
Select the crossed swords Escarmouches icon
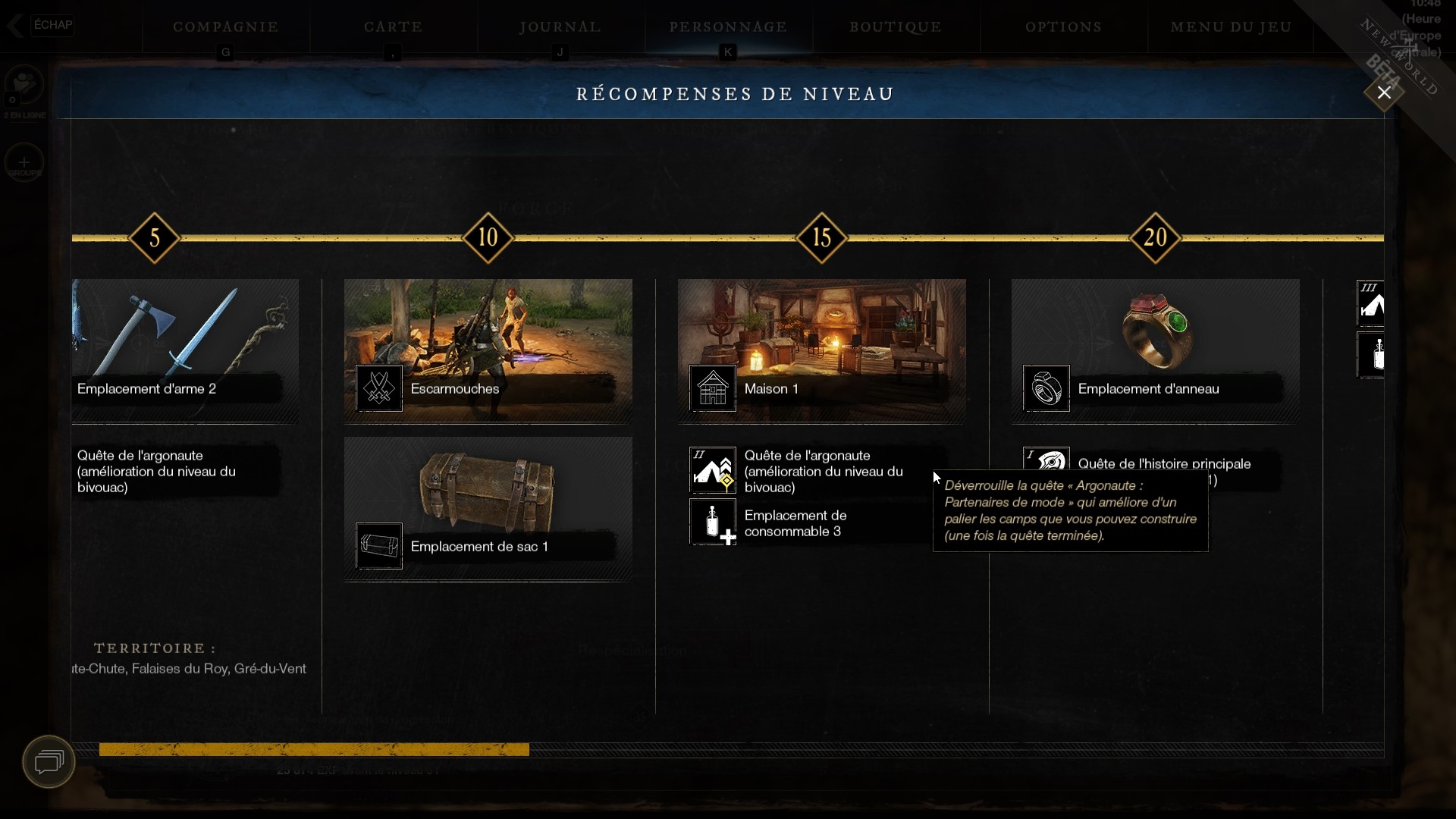point(378,389)
